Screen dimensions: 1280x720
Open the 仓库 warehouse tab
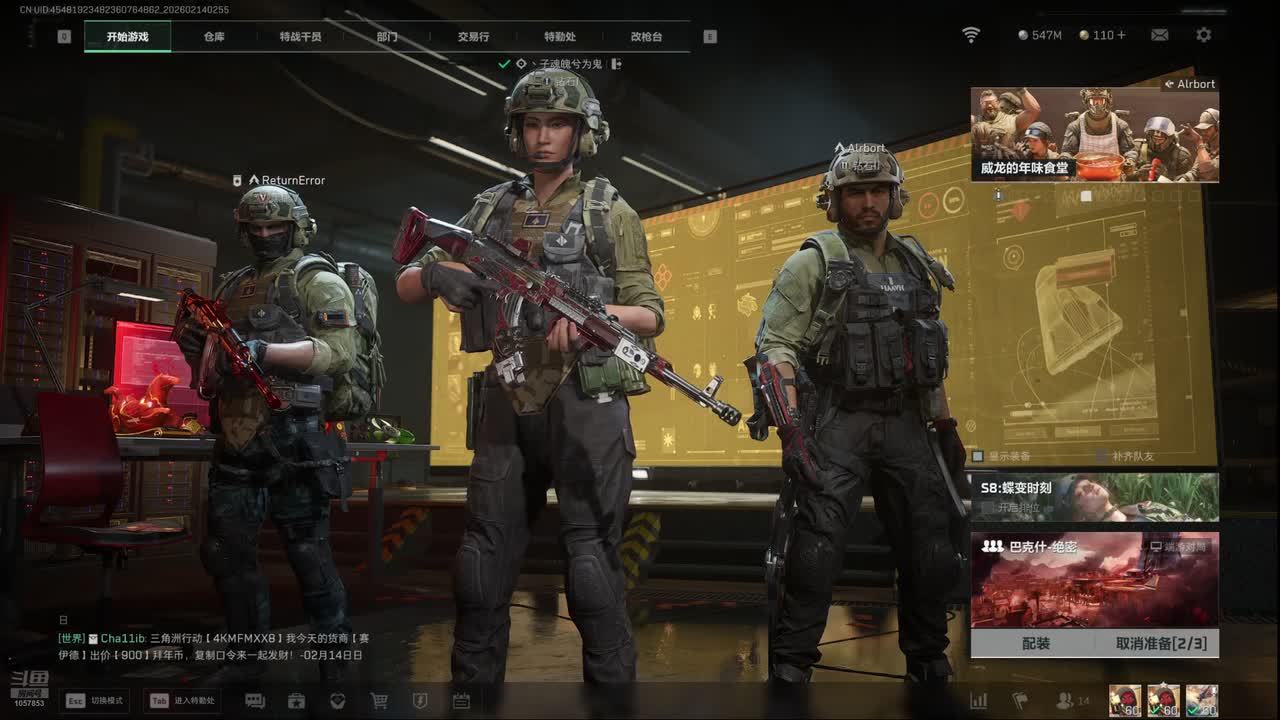click(214, 37)
